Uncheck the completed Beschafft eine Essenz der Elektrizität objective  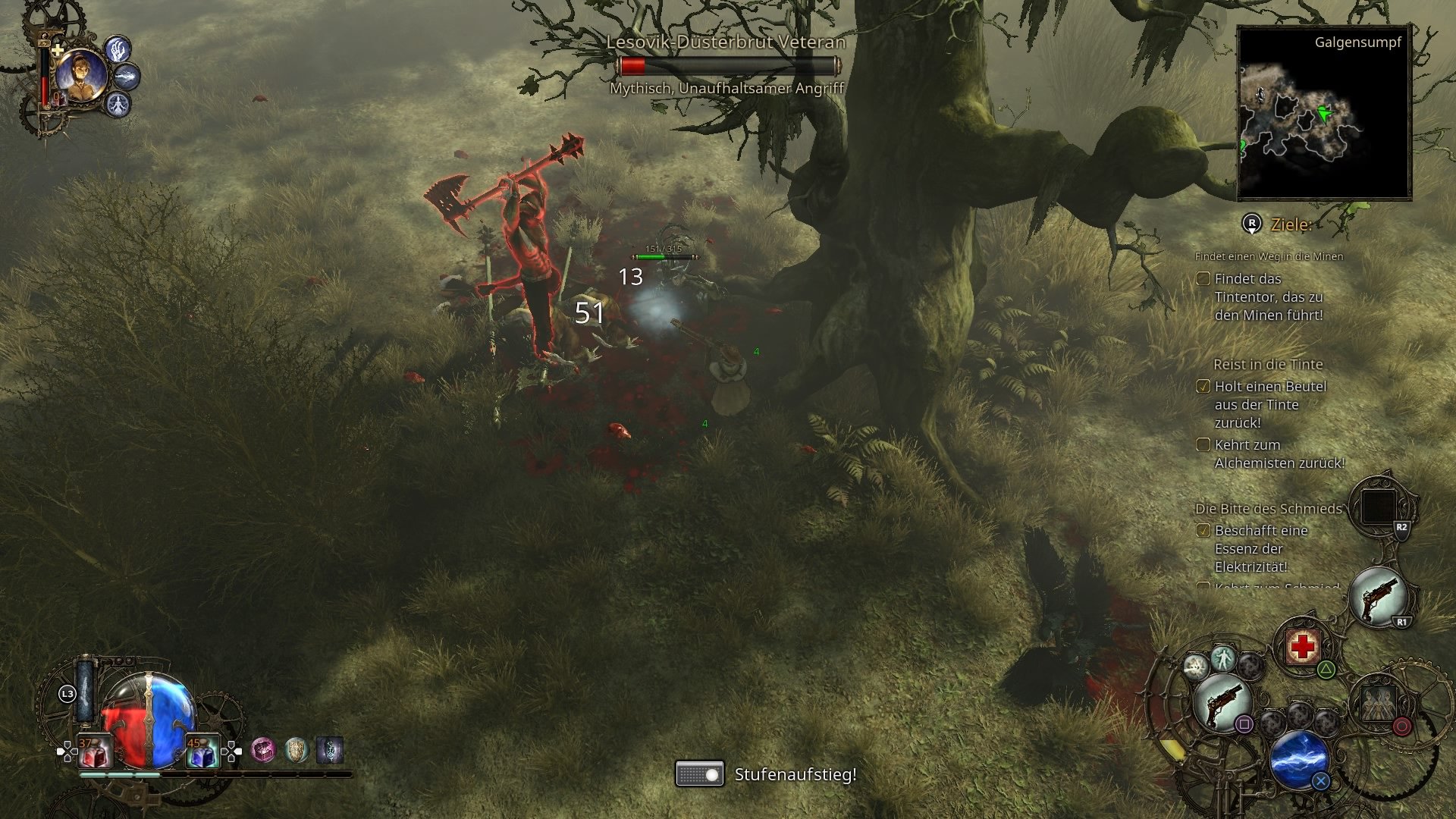coord(1203,531)
